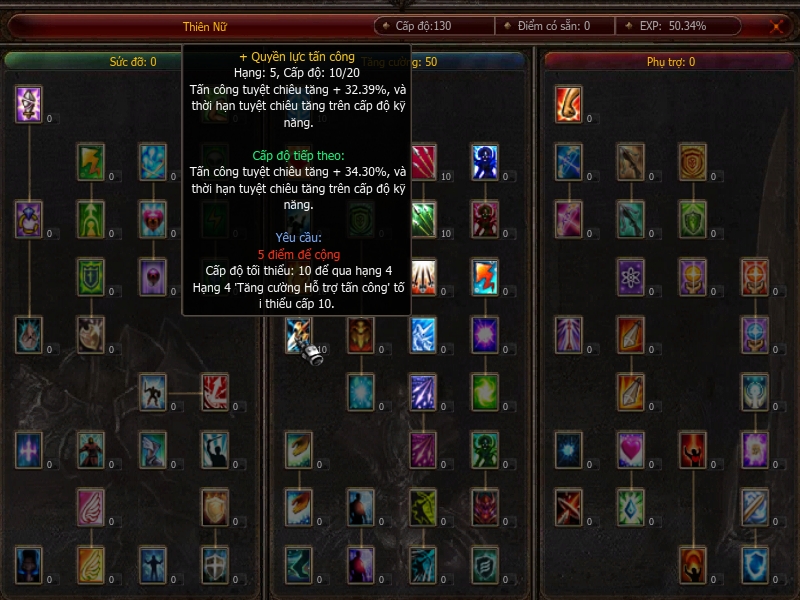Pick the pink heart skill in Sức đỡ tree
The image size is (800, 600).
[153, 217]
